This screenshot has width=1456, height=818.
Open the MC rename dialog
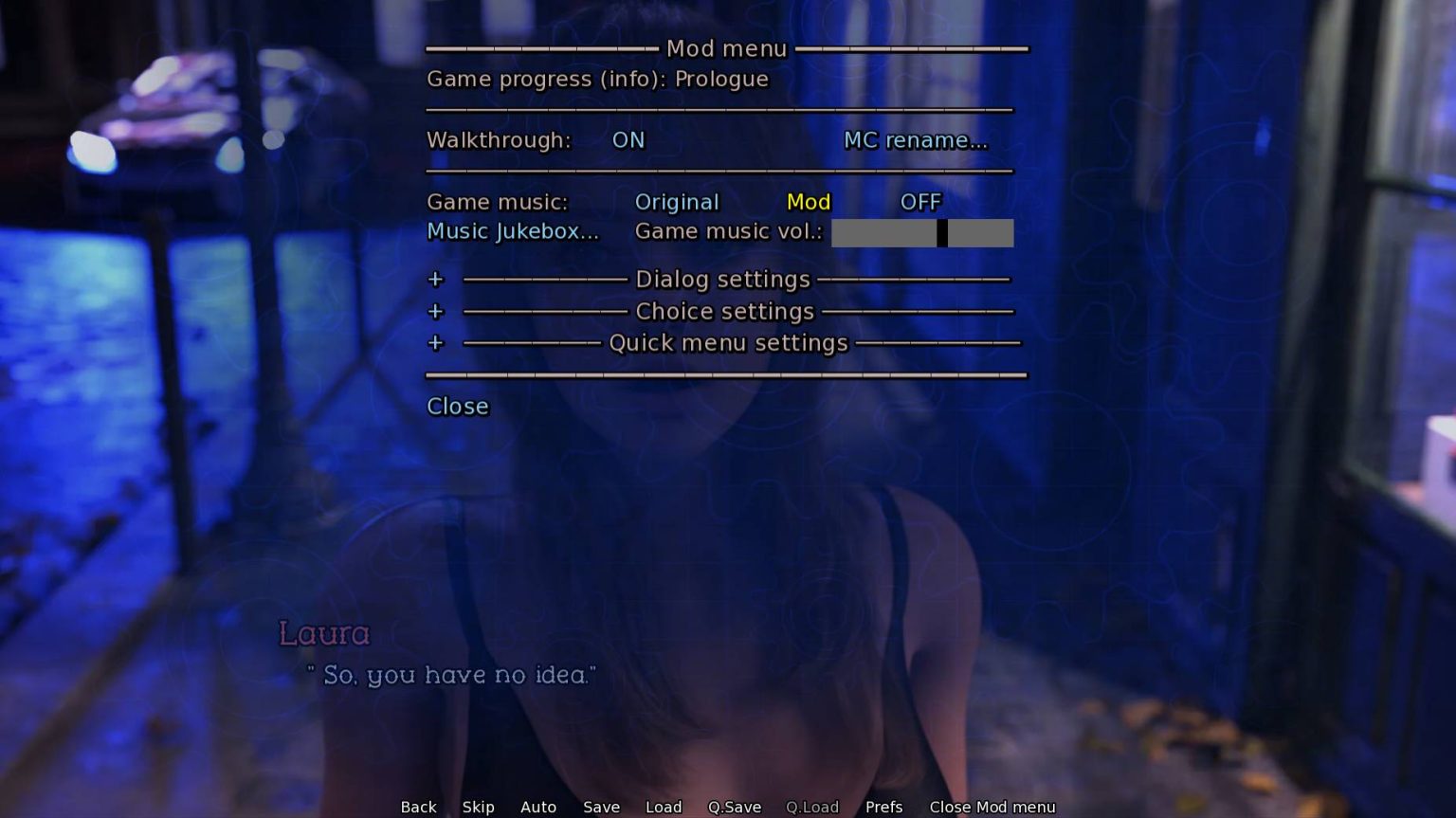(915, 140)
